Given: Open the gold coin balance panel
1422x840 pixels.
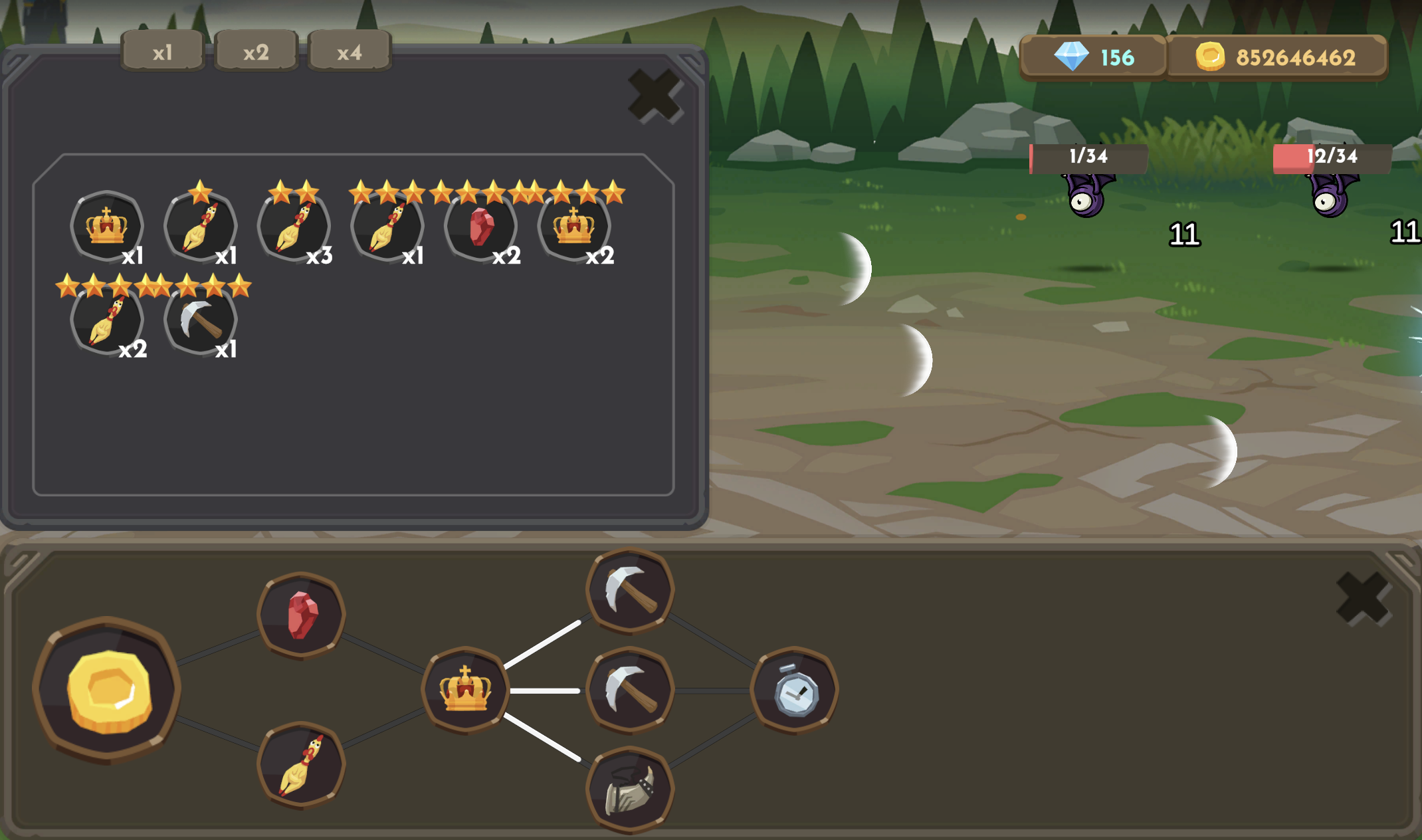Looking at the screenshot, I should point(1276,58).
